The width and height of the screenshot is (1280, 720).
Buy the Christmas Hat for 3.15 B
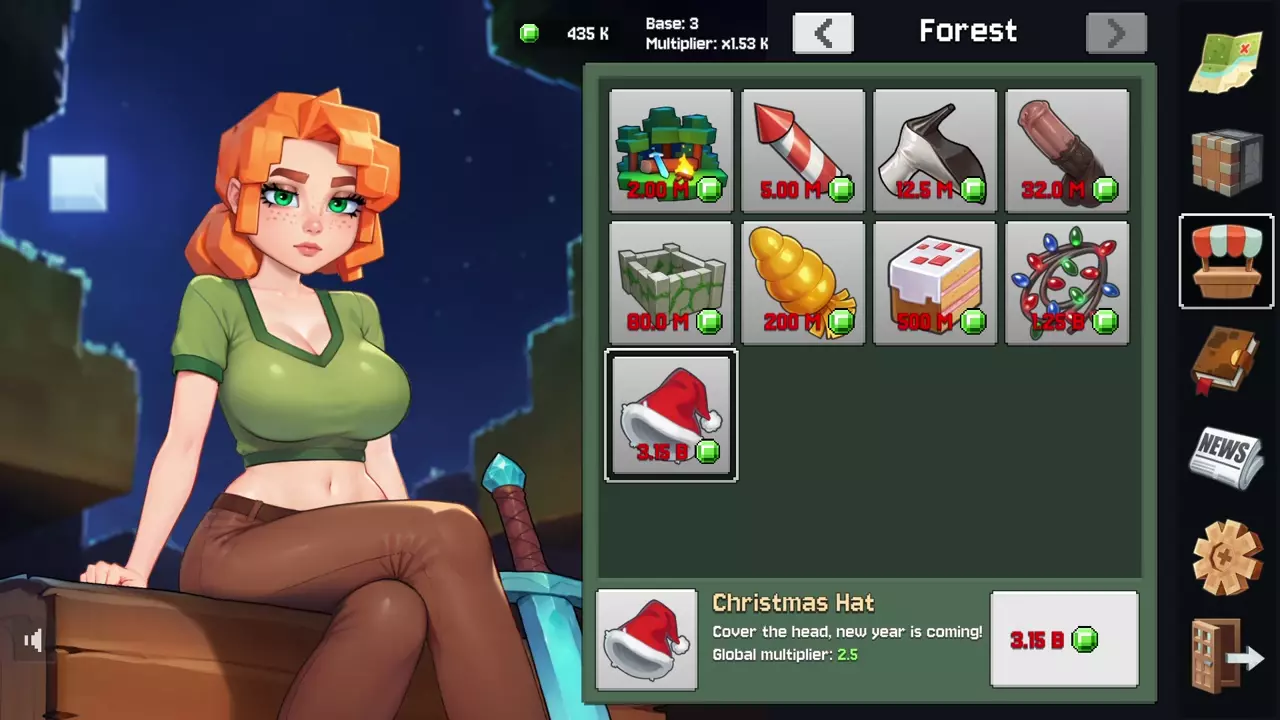(1064, 639)
